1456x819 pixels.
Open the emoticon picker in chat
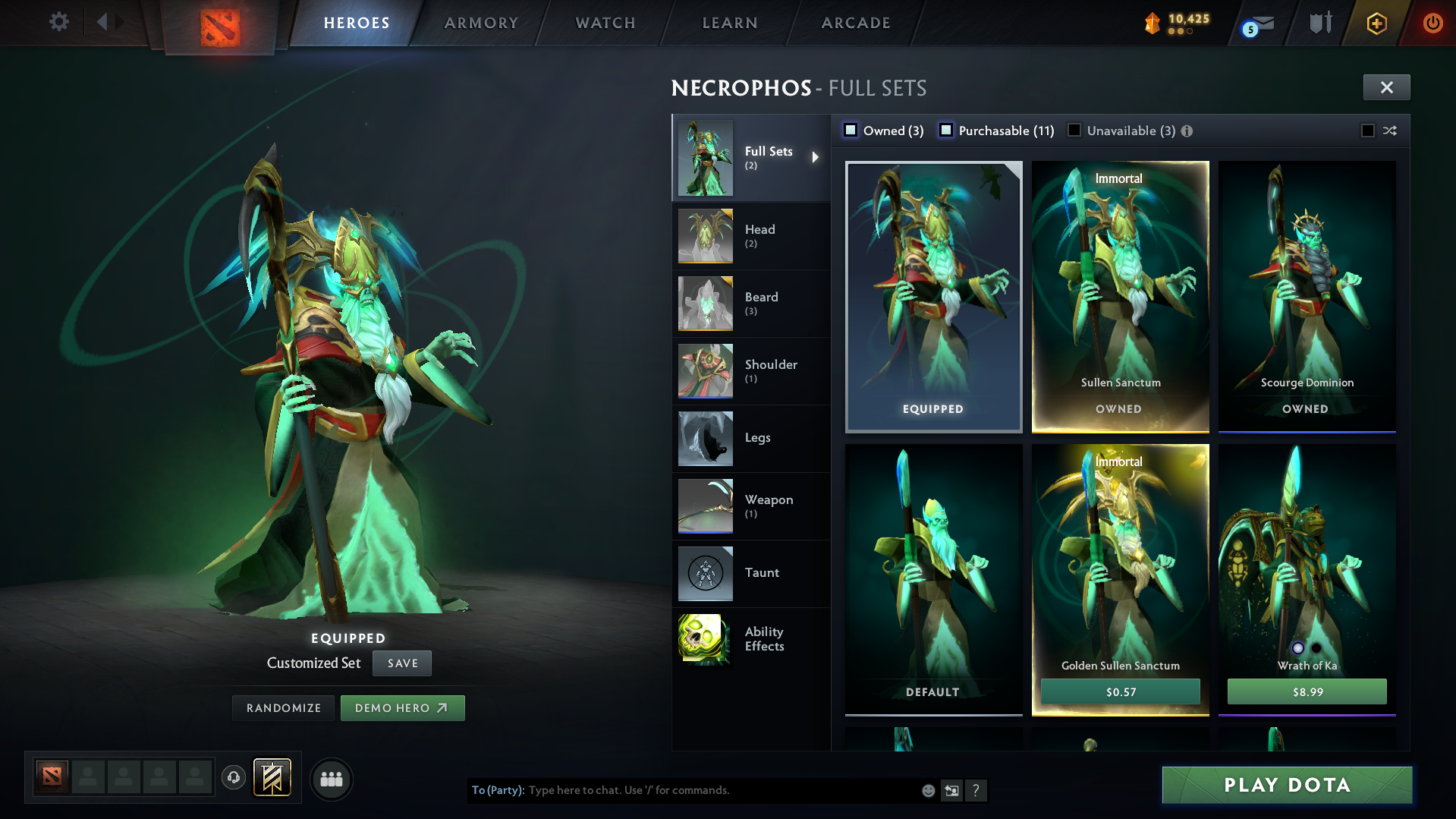coord(927,790)
